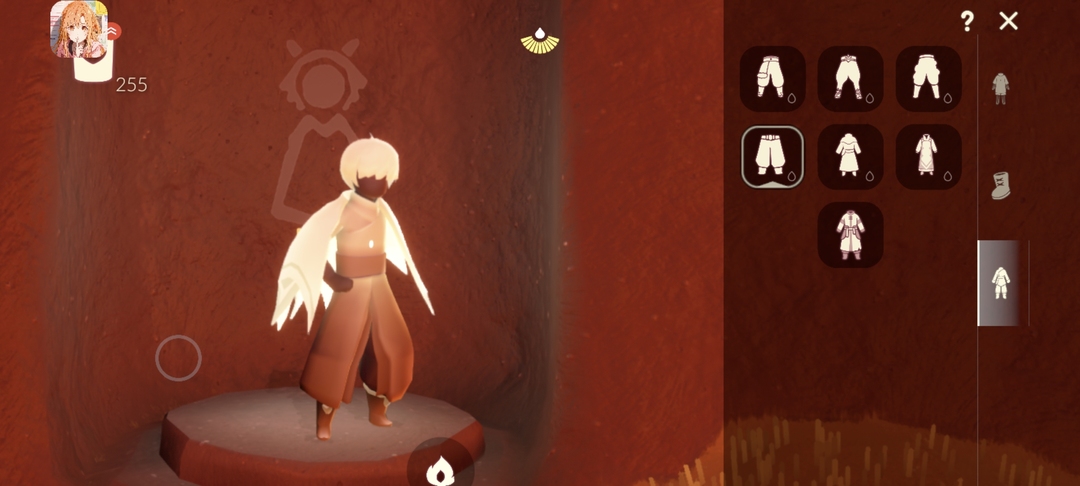
Task: Close the outfit closet with the X
Action: pos(1008,21)
